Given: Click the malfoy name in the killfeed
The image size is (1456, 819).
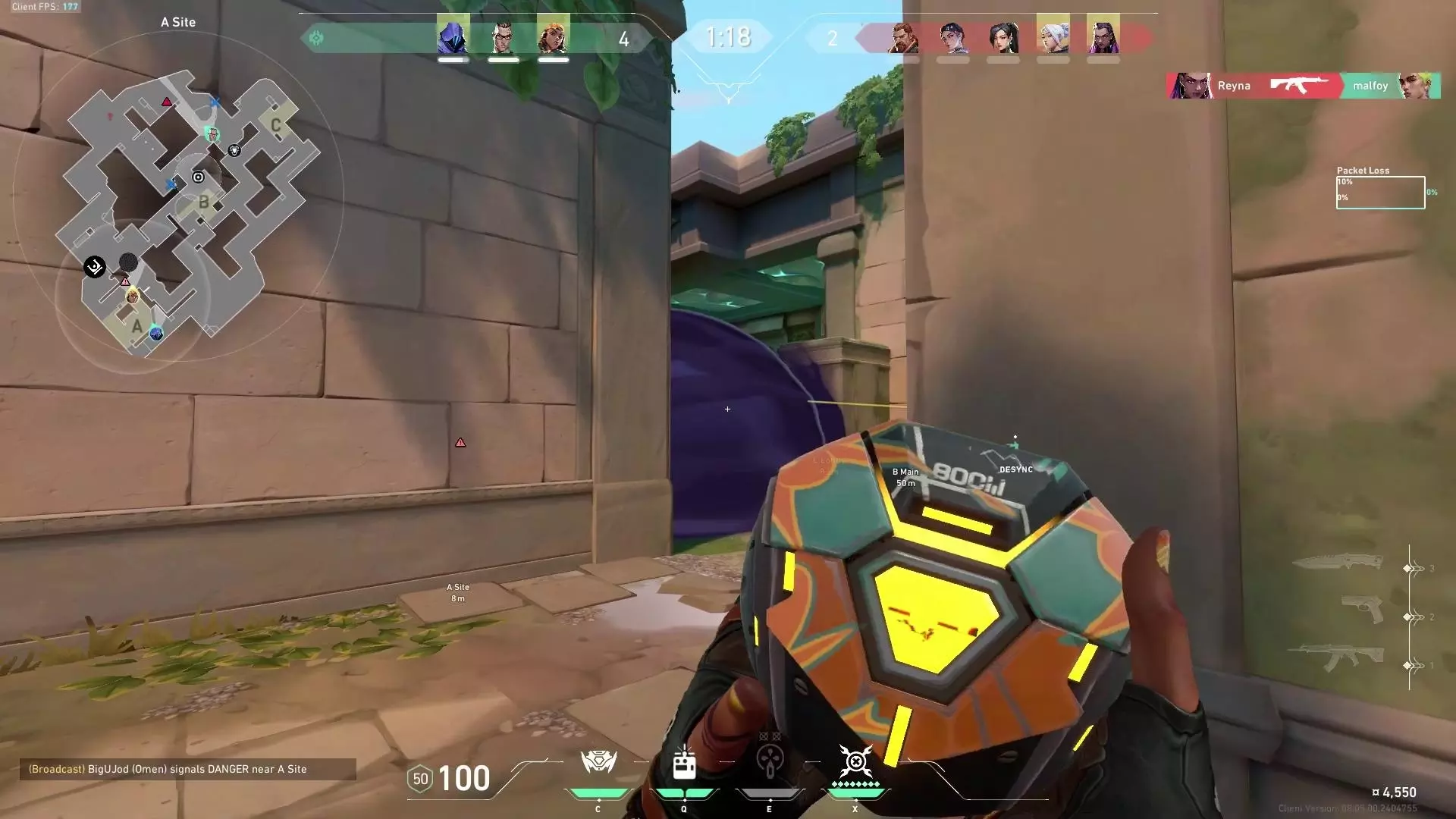Looking at the screenshot, I should (1371, 86).
